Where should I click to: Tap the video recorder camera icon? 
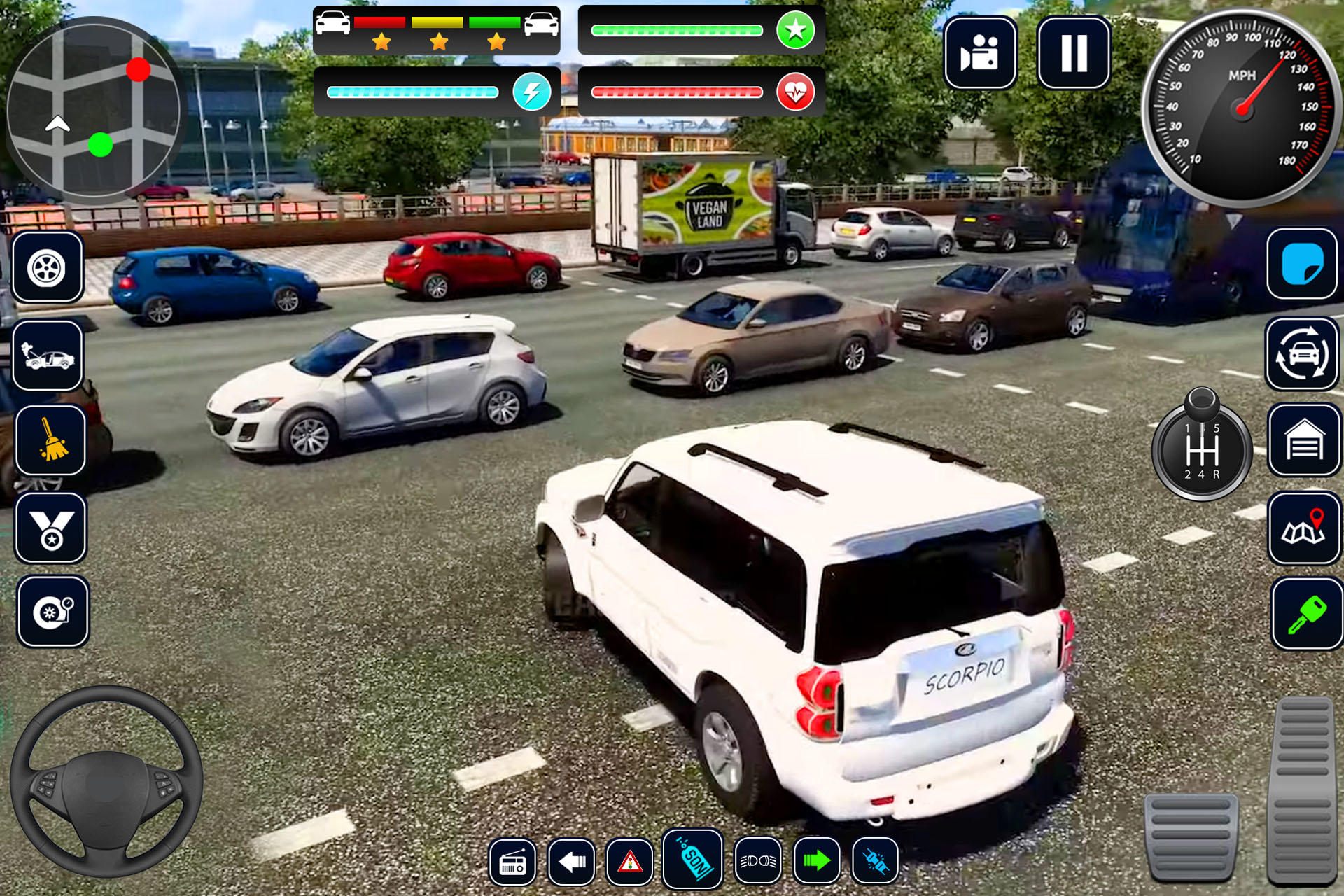[x=980, y=52]
